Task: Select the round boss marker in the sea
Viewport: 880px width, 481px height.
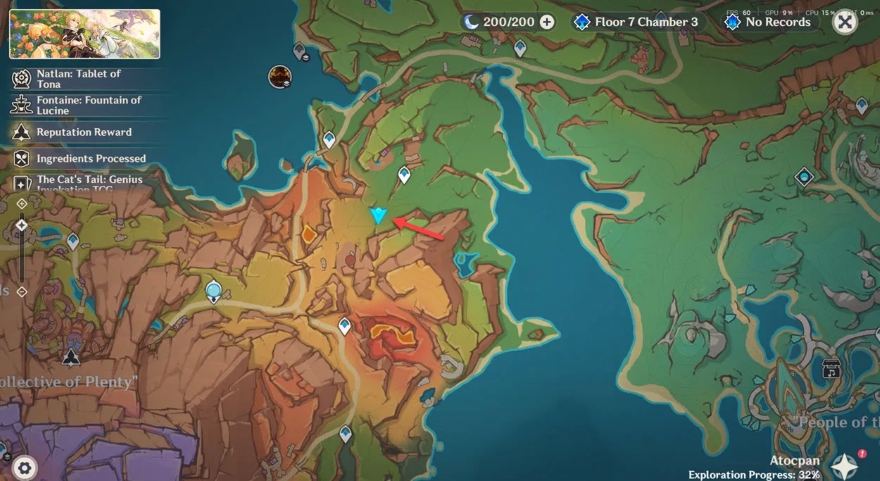Action: click(280, 76)
